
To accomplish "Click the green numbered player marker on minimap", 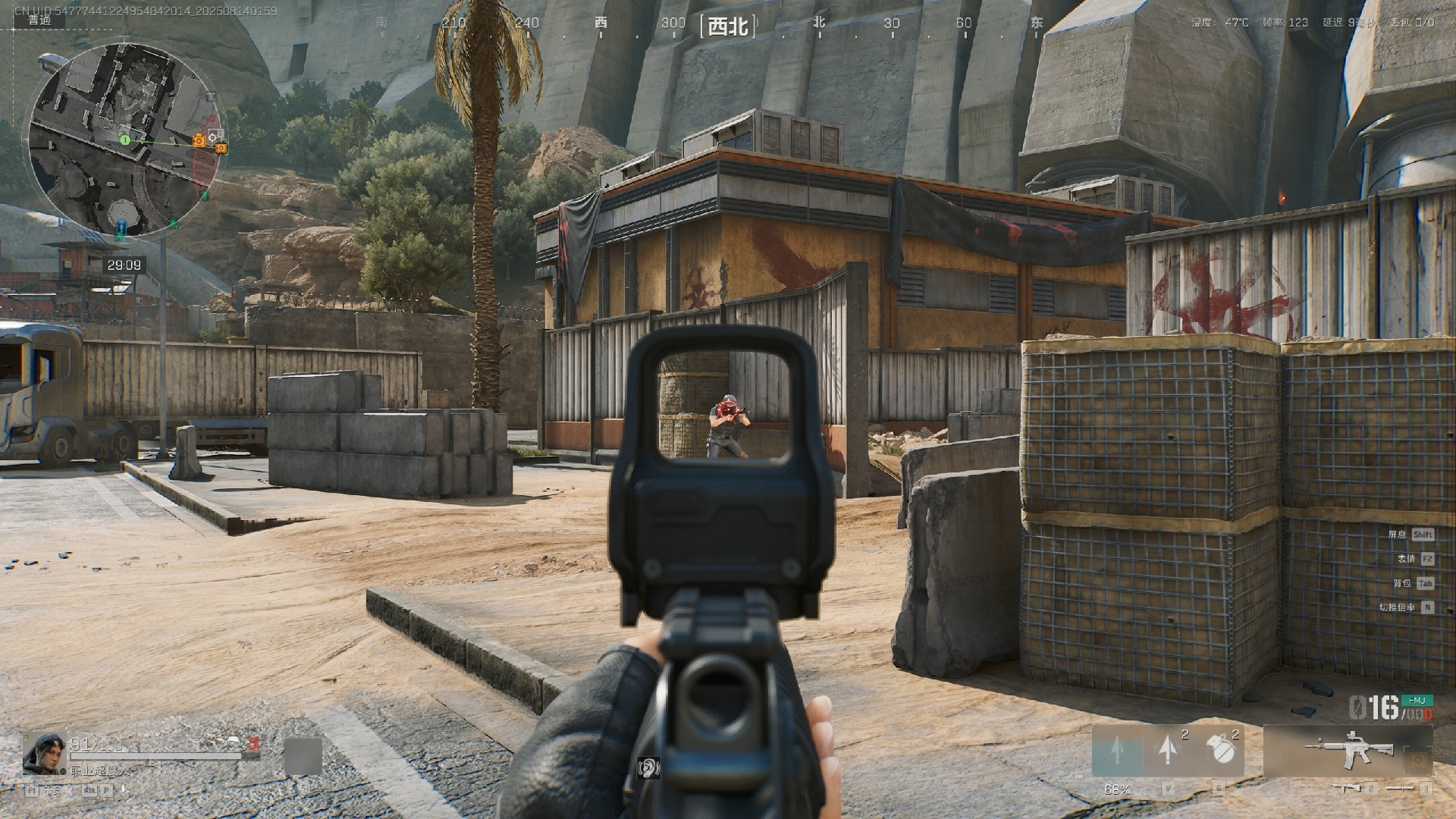I will coord(125,140).
